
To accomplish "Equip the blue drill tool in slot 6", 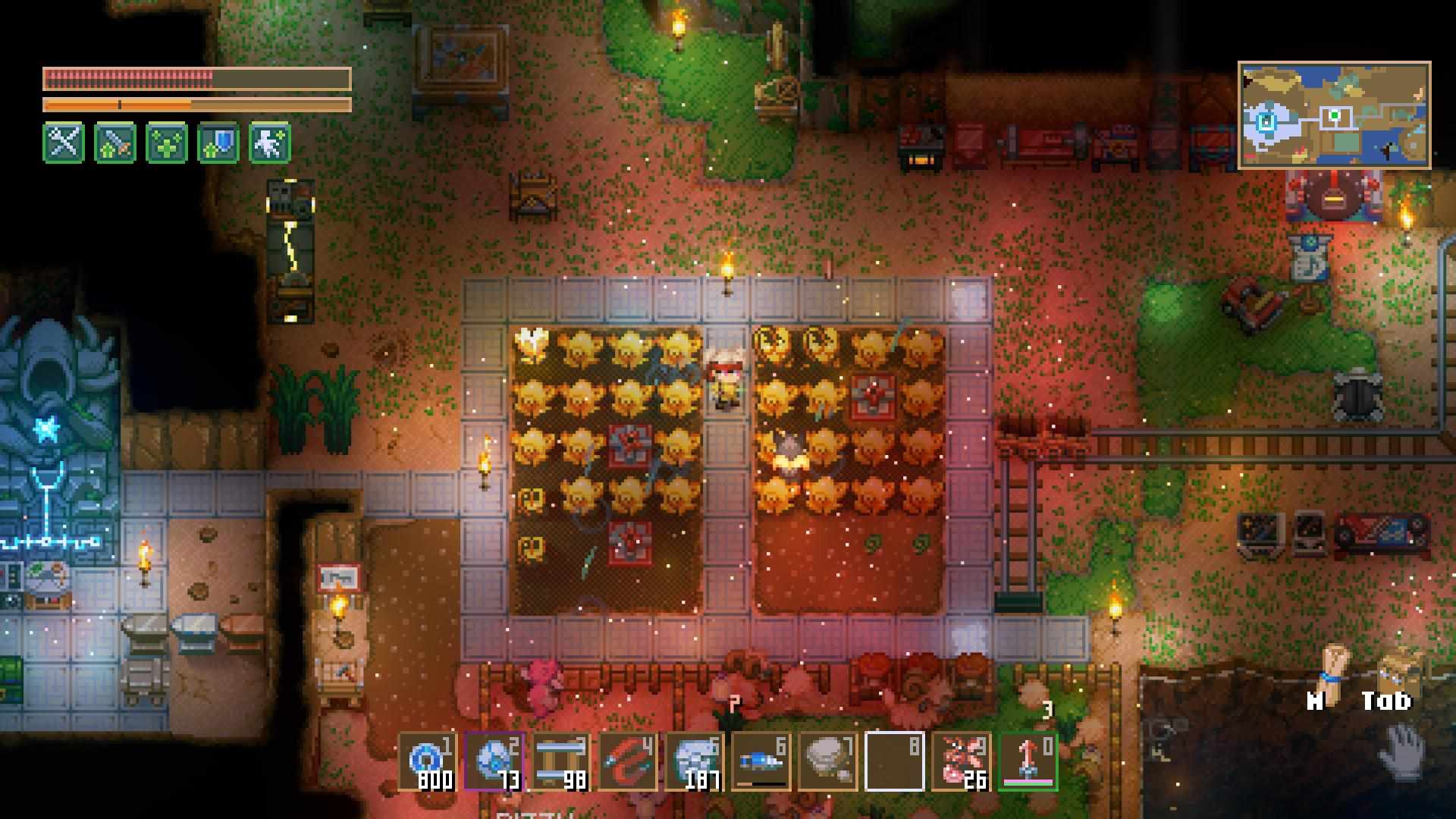I will (x=761, y=761).
